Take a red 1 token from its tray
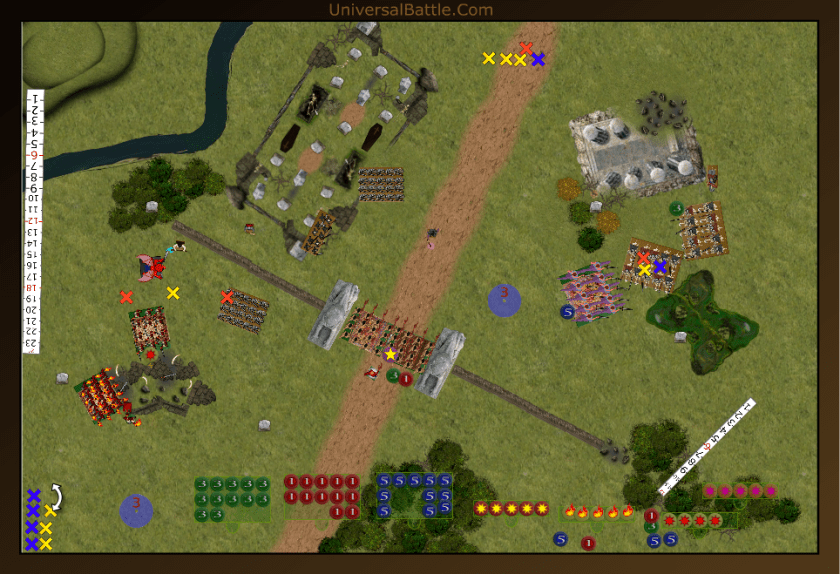 tap(321, 495)
